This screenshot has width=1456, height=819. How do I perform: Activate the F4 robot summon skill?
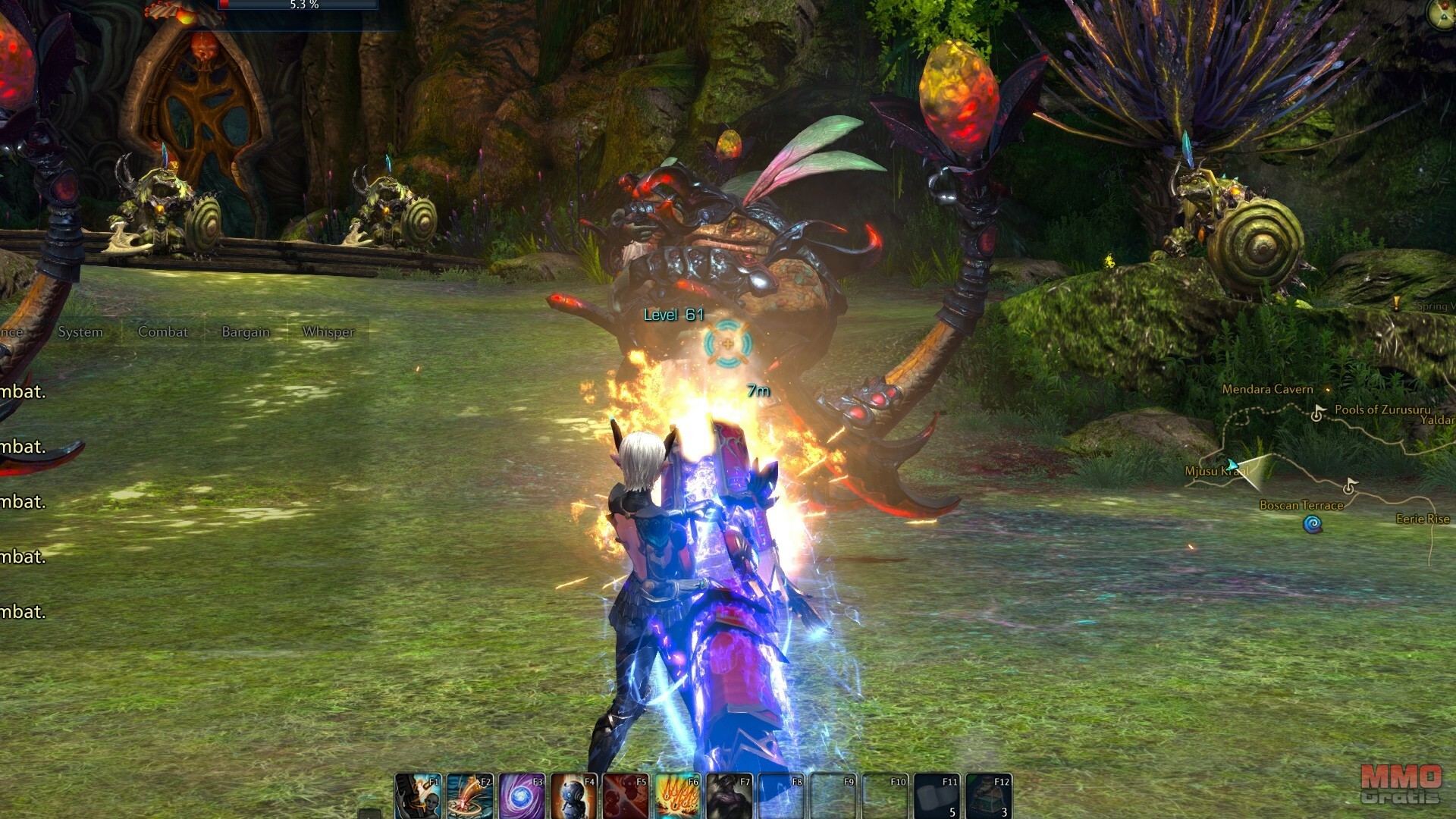tap(574, 796)
